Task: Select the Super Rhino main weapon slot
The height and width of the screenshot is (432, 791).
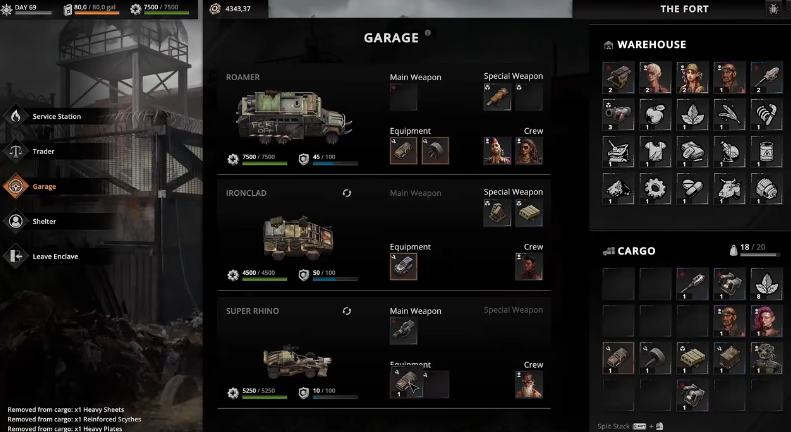Action: pyautogui.click(x=403, y=331)
